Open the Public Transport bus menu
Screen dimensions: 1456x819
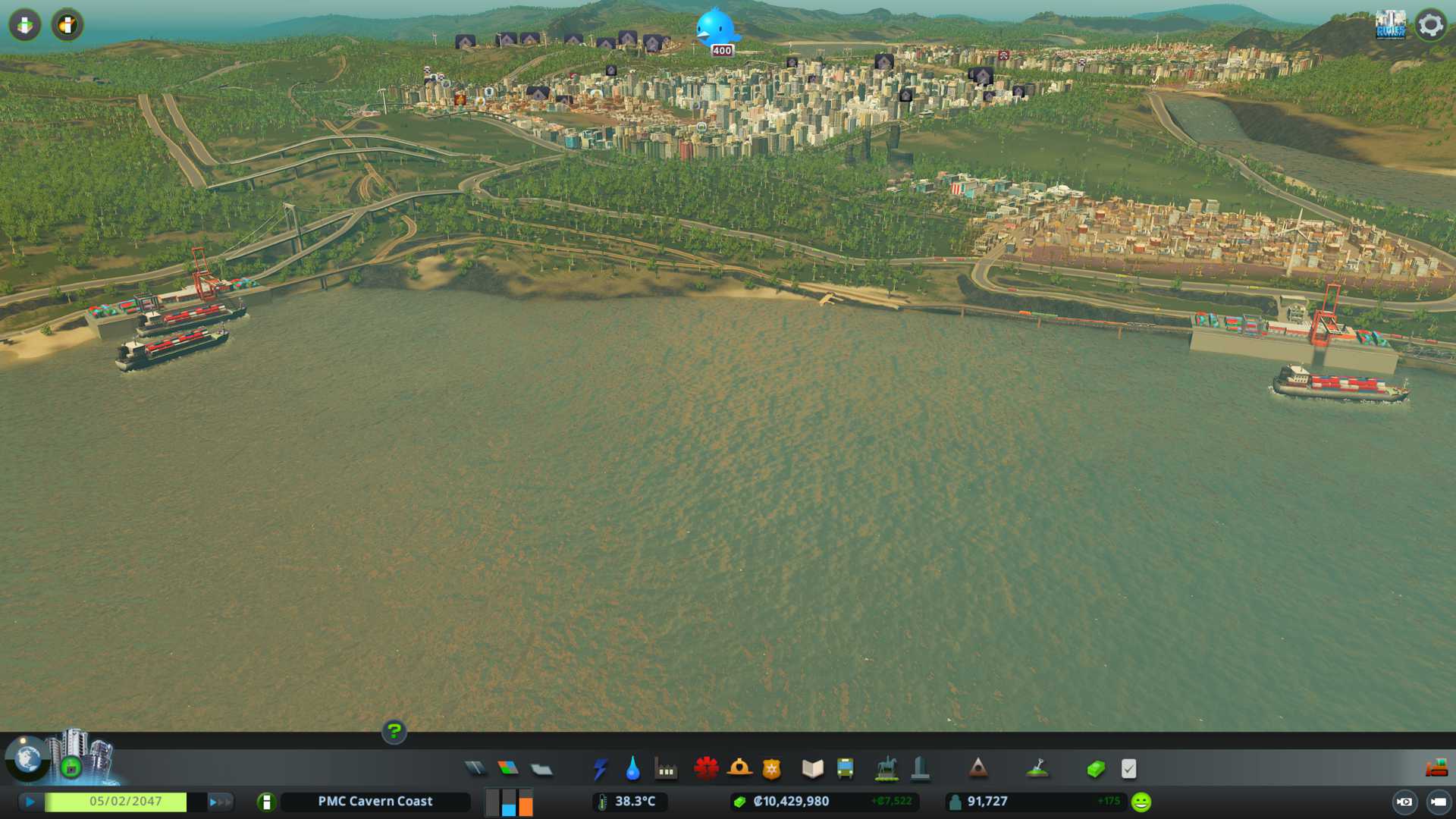tap(846, 769)
